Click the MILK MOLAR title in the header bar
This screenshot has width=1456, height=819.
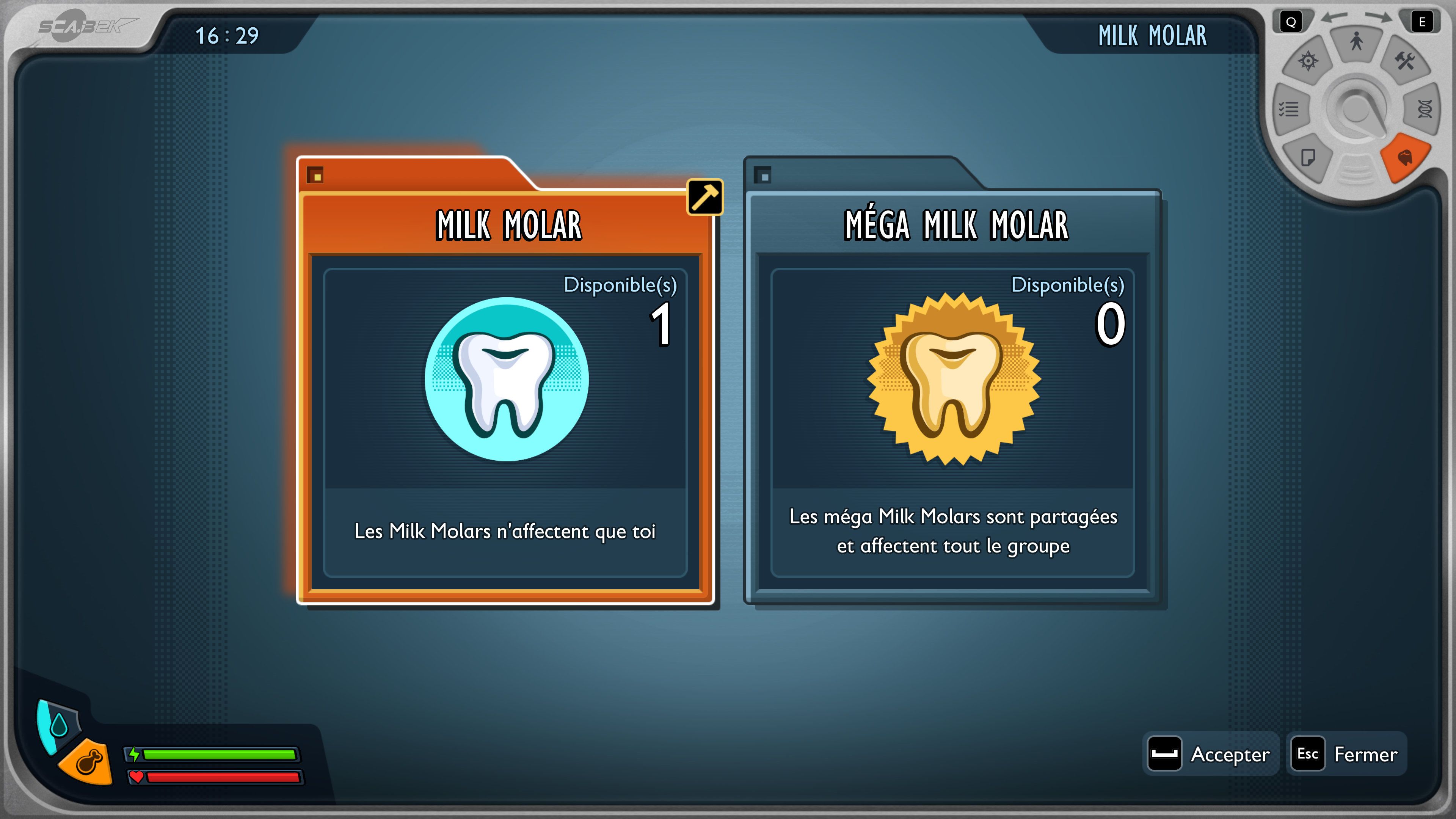click(1153, 35)
